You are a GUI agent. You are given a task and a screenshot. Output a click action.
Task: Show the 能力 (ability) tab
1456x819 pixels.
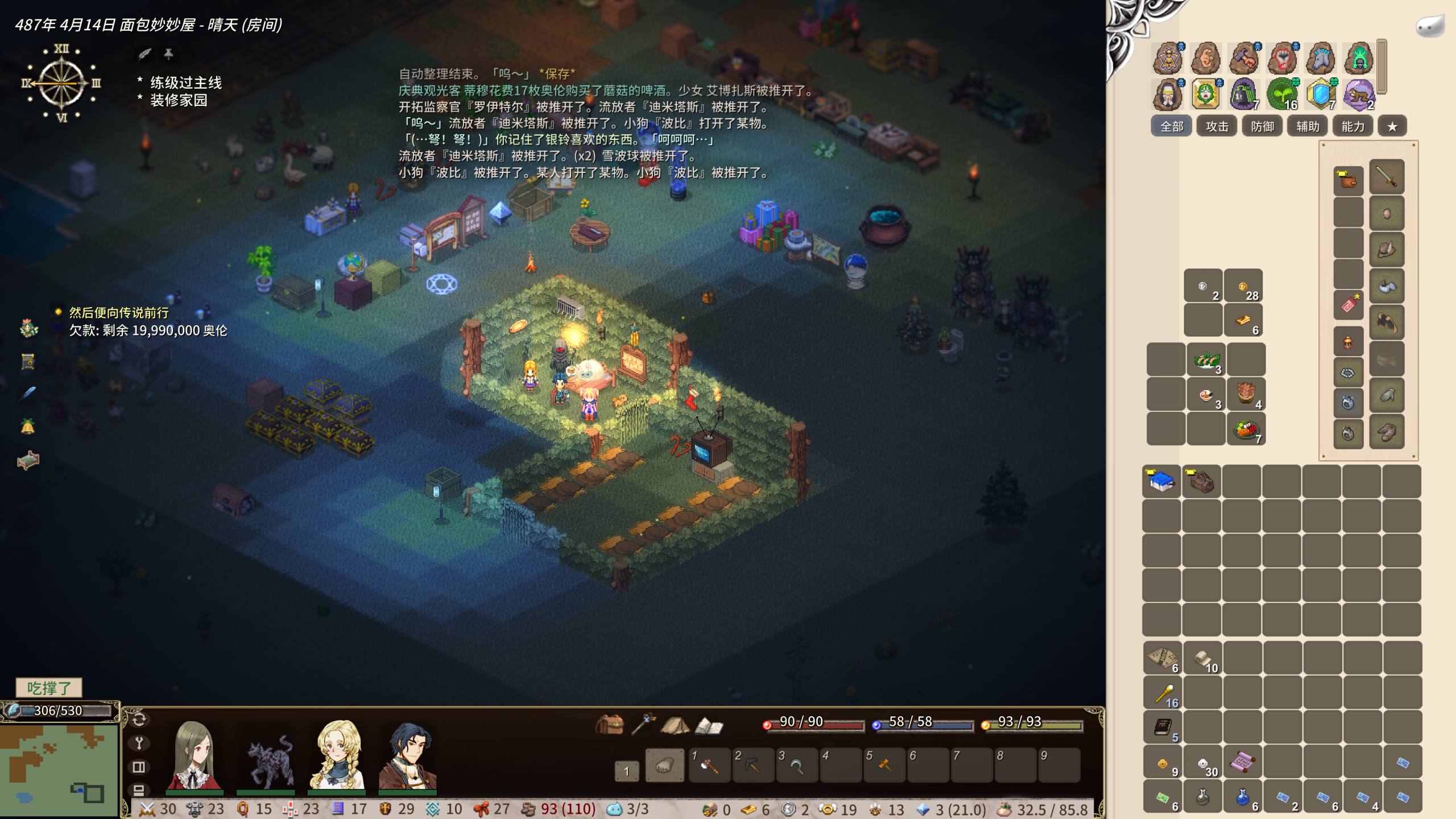point(1352,126)
